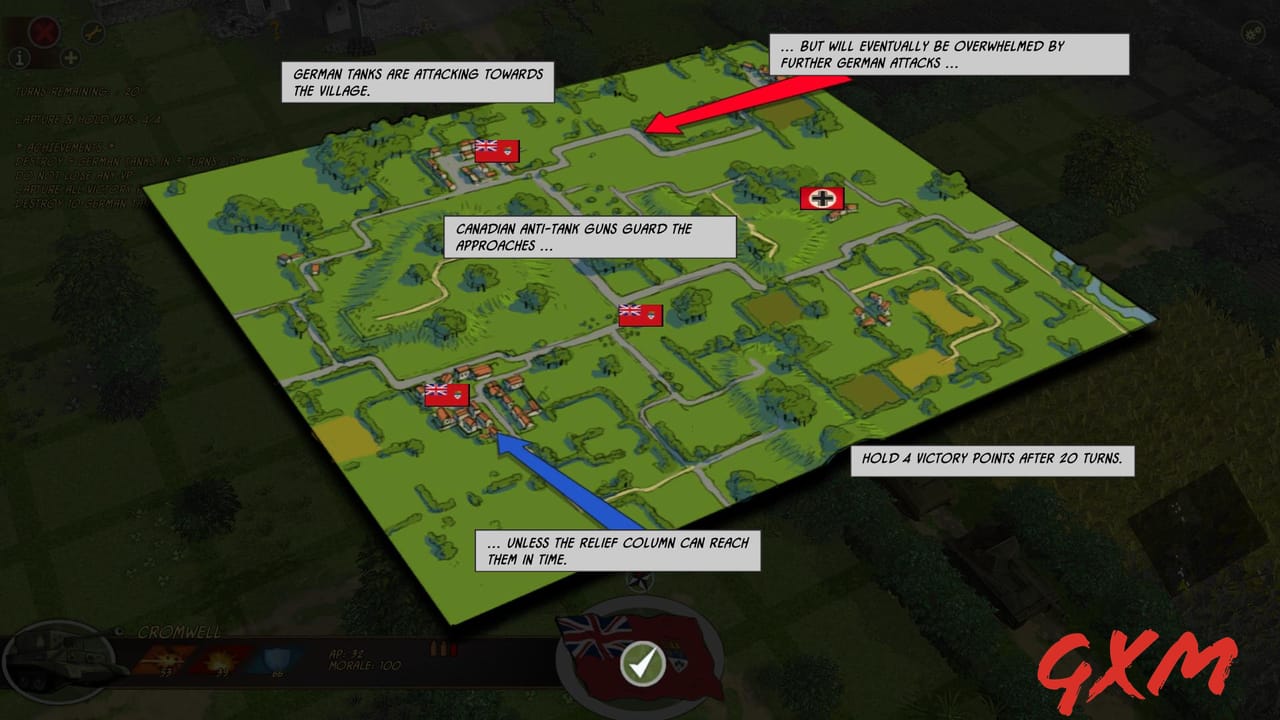The height and width of the screenshot is (720, 1280).
Task: Click the blue shield defense icon
Action: [276, 659]
